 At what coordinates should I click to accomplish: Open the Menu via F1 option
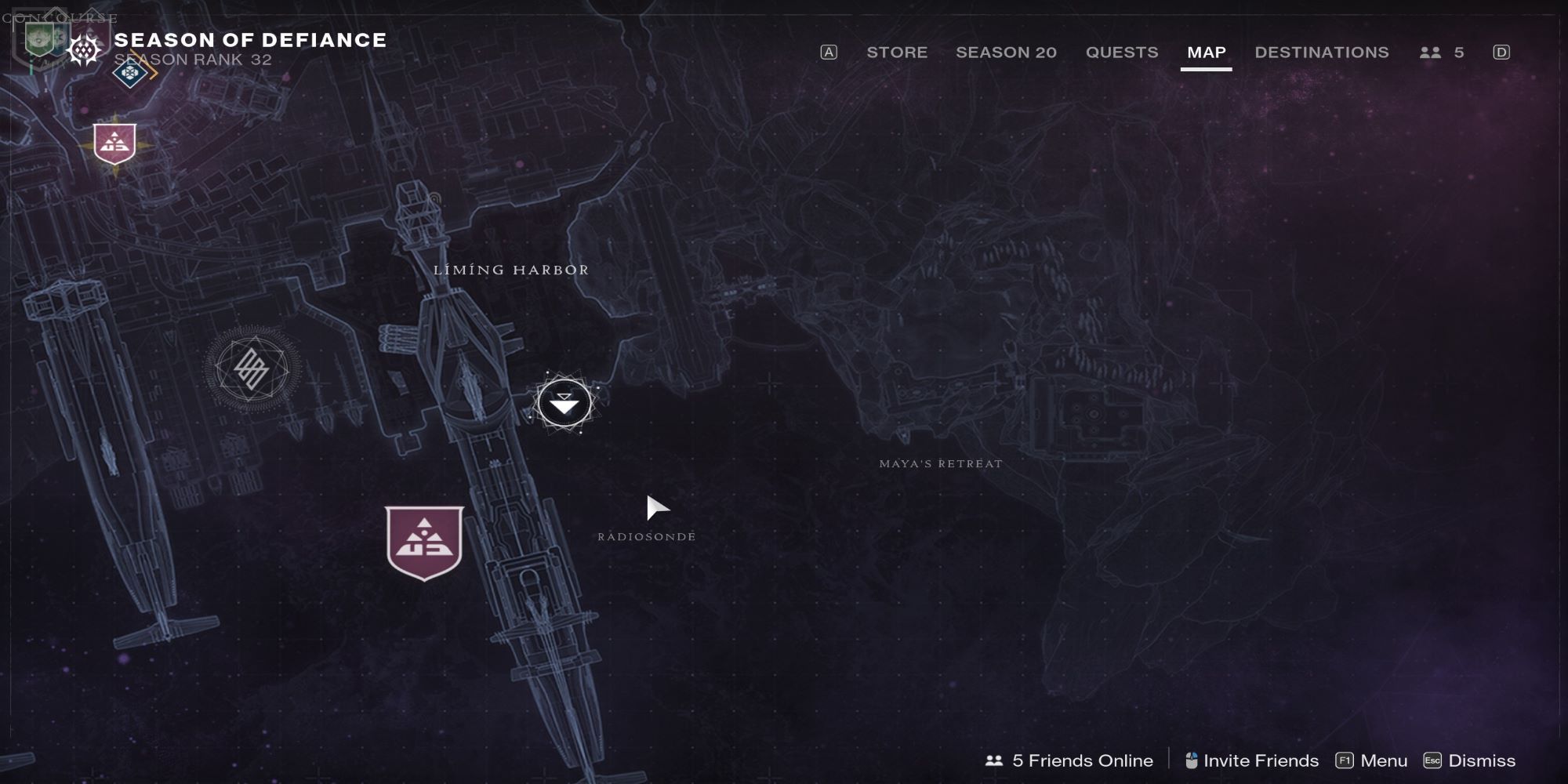[x=1373, y=760]
